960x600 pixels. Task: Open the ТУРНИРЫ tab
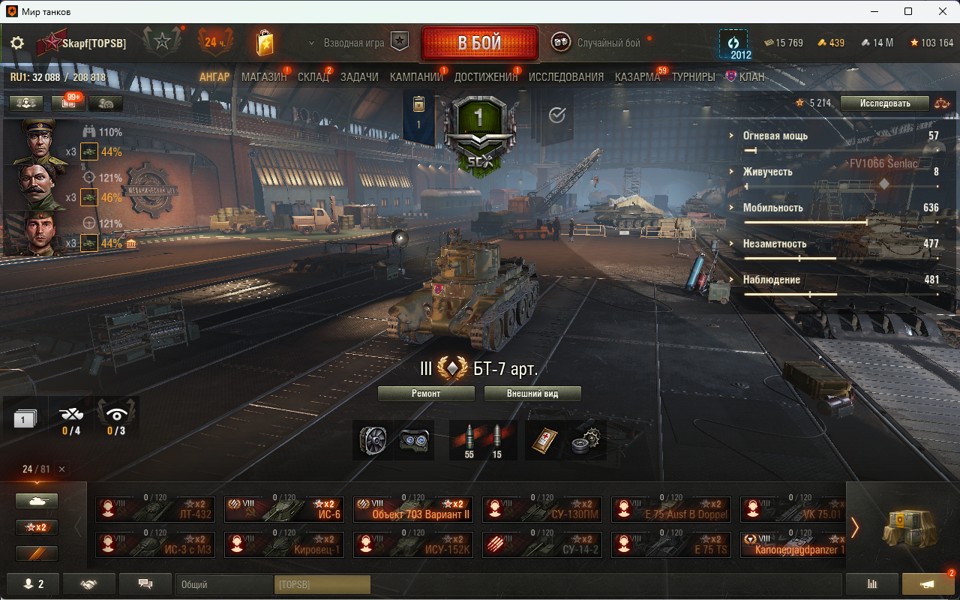point(693,77)
